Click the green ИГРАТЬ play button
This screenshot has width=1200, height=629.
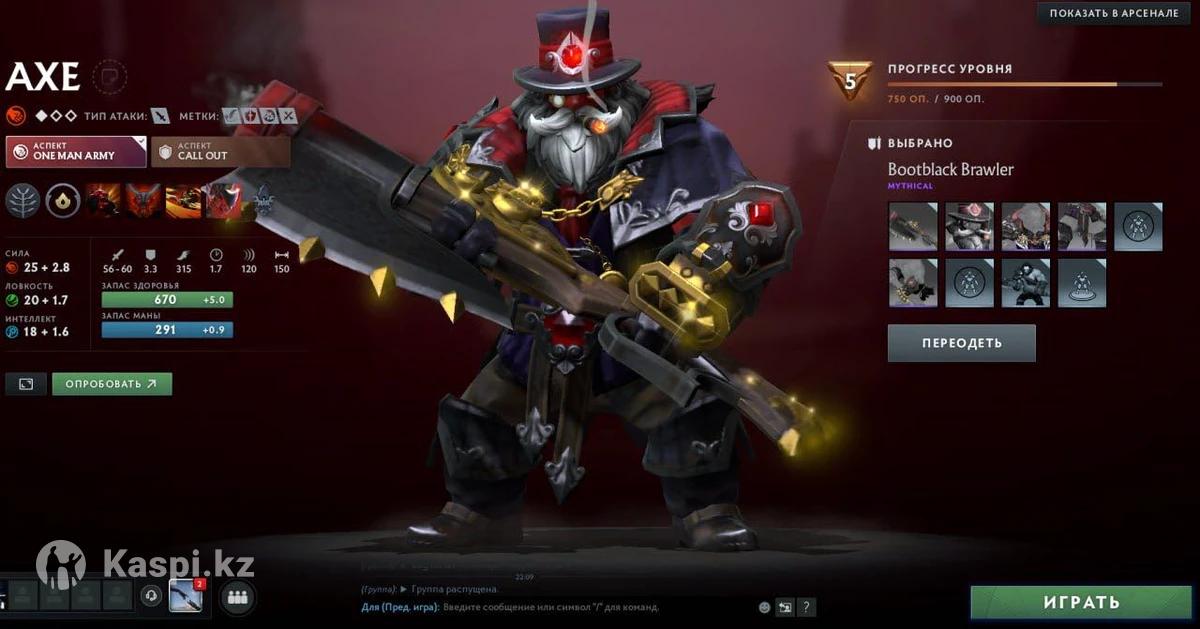pyautogui.click(x=1081, y=603)
